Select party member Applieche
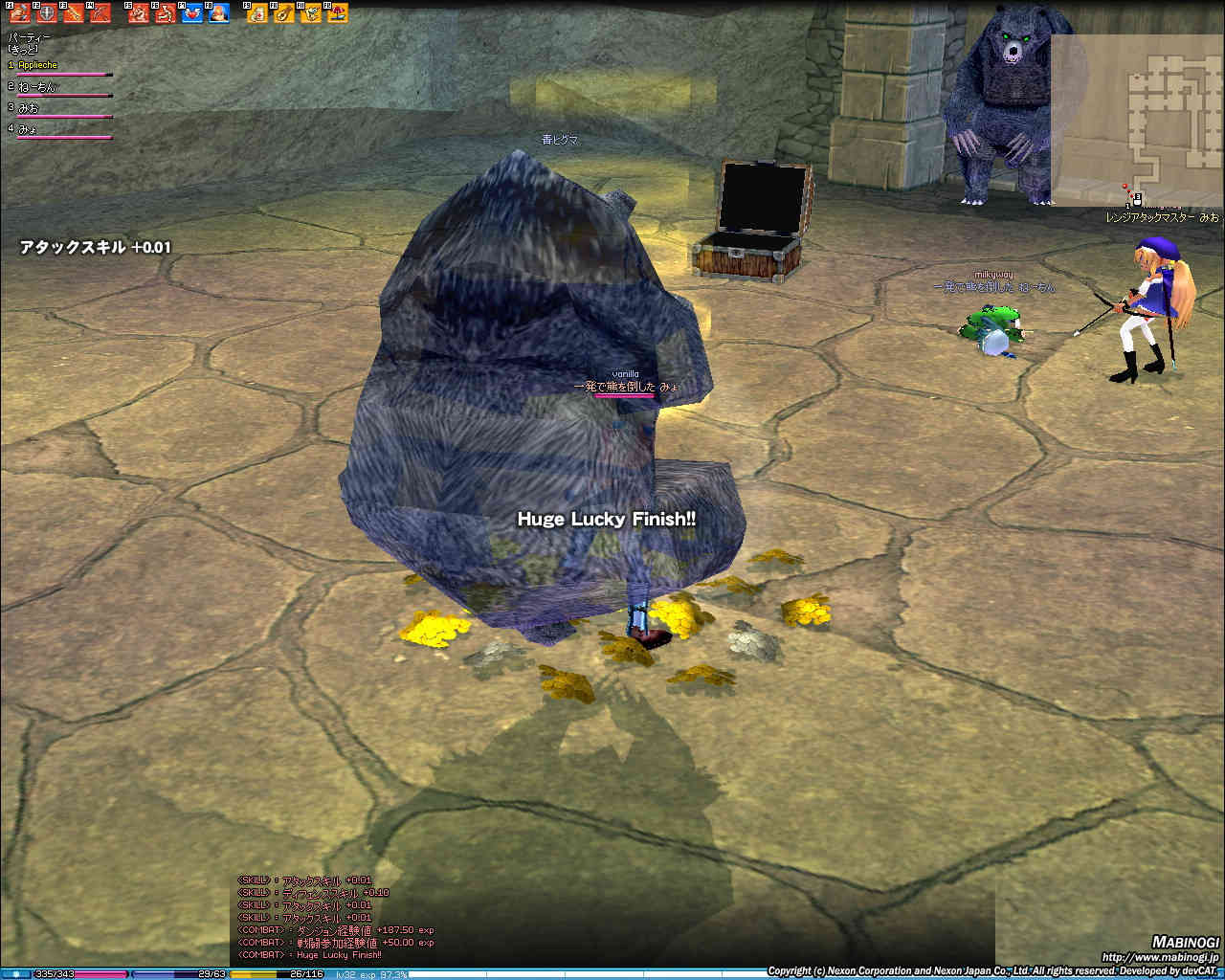Image resolution: width=1225 pixels, height=980 pixels. [x=38, y=65]
